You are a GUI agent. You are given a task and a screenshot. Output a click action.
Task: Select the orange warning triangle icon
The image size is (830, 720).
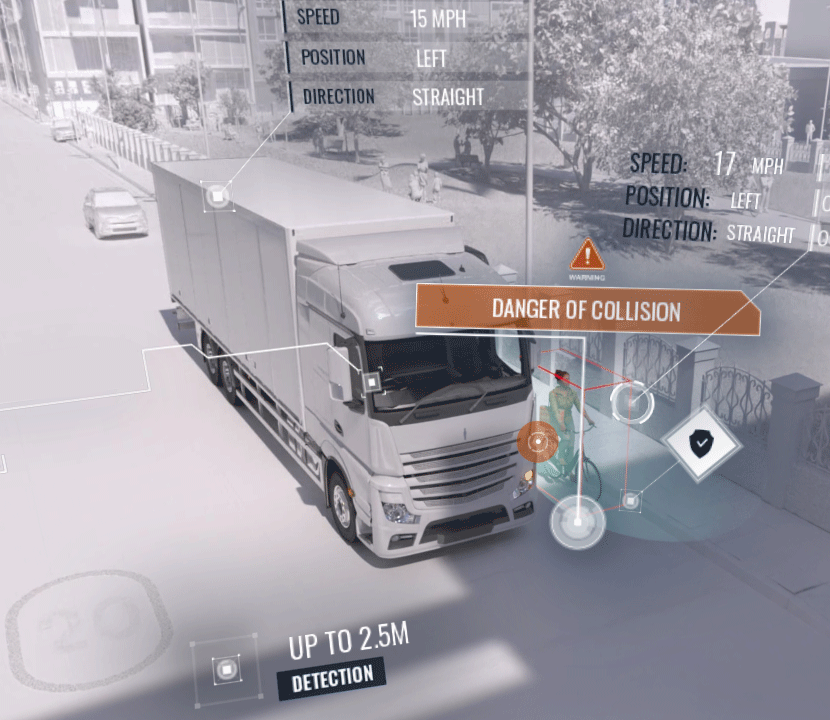pyautogui.click(x=587, y=255)
